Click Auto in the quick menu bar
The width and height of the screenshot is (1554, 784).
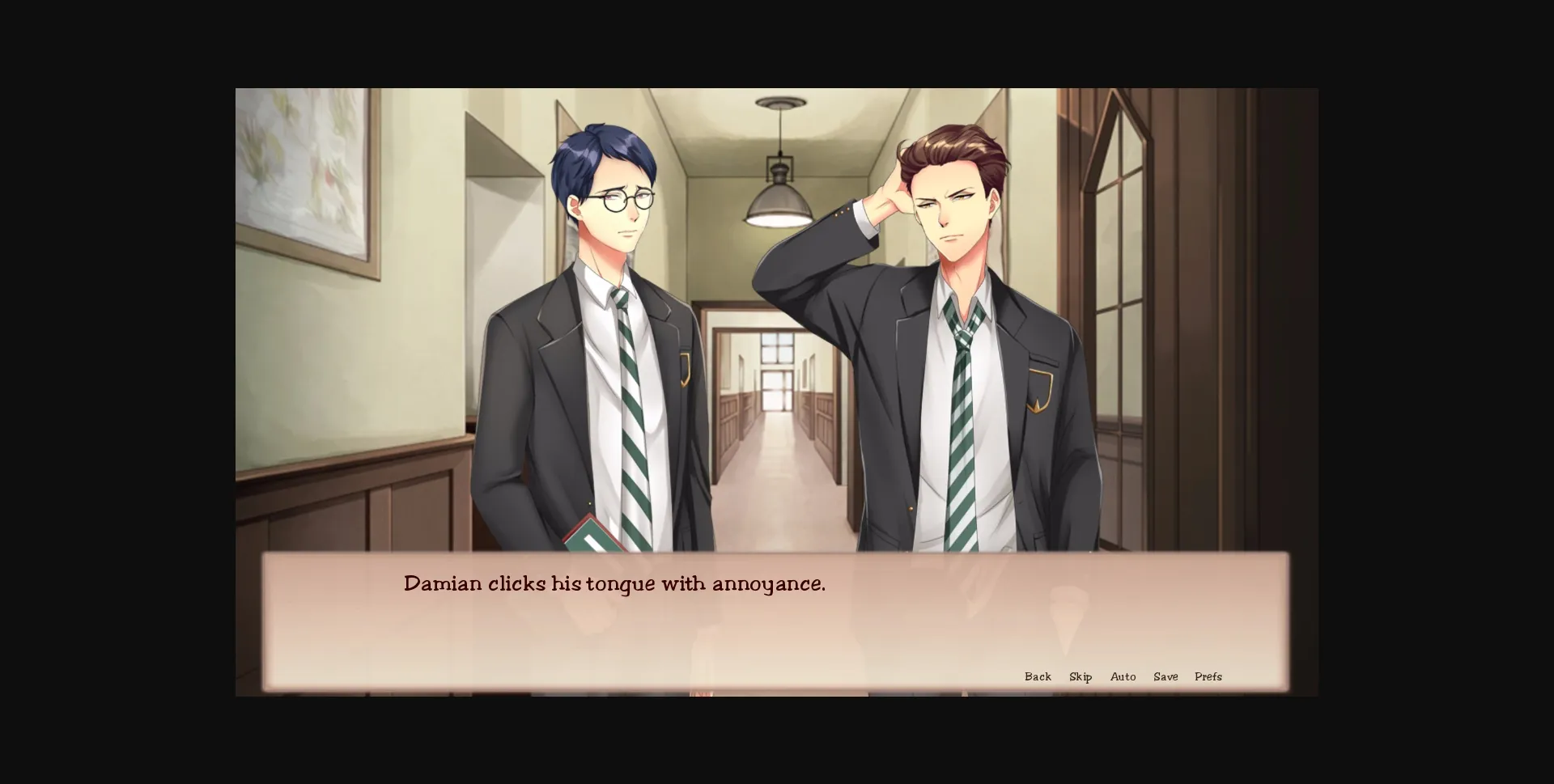pyautogui.click(x=1123, y=676)
